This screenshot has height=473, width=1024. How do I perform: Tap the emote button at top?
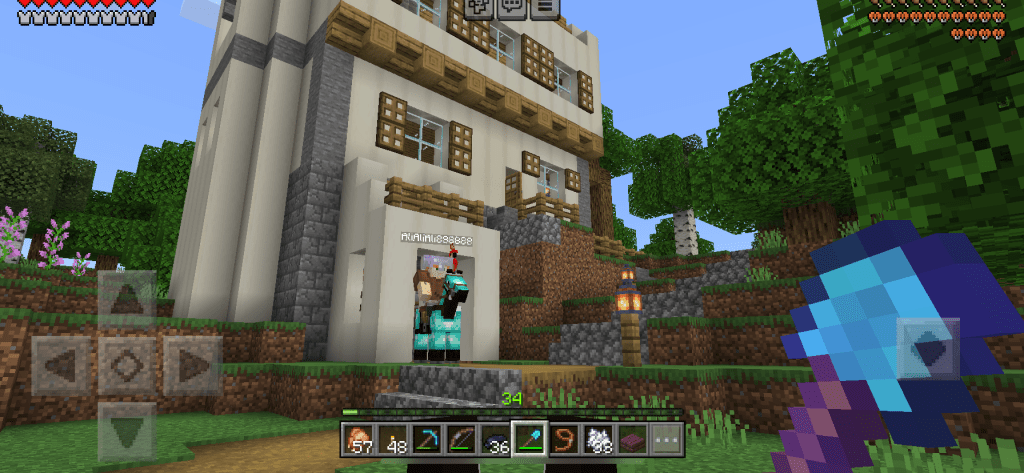479,7
